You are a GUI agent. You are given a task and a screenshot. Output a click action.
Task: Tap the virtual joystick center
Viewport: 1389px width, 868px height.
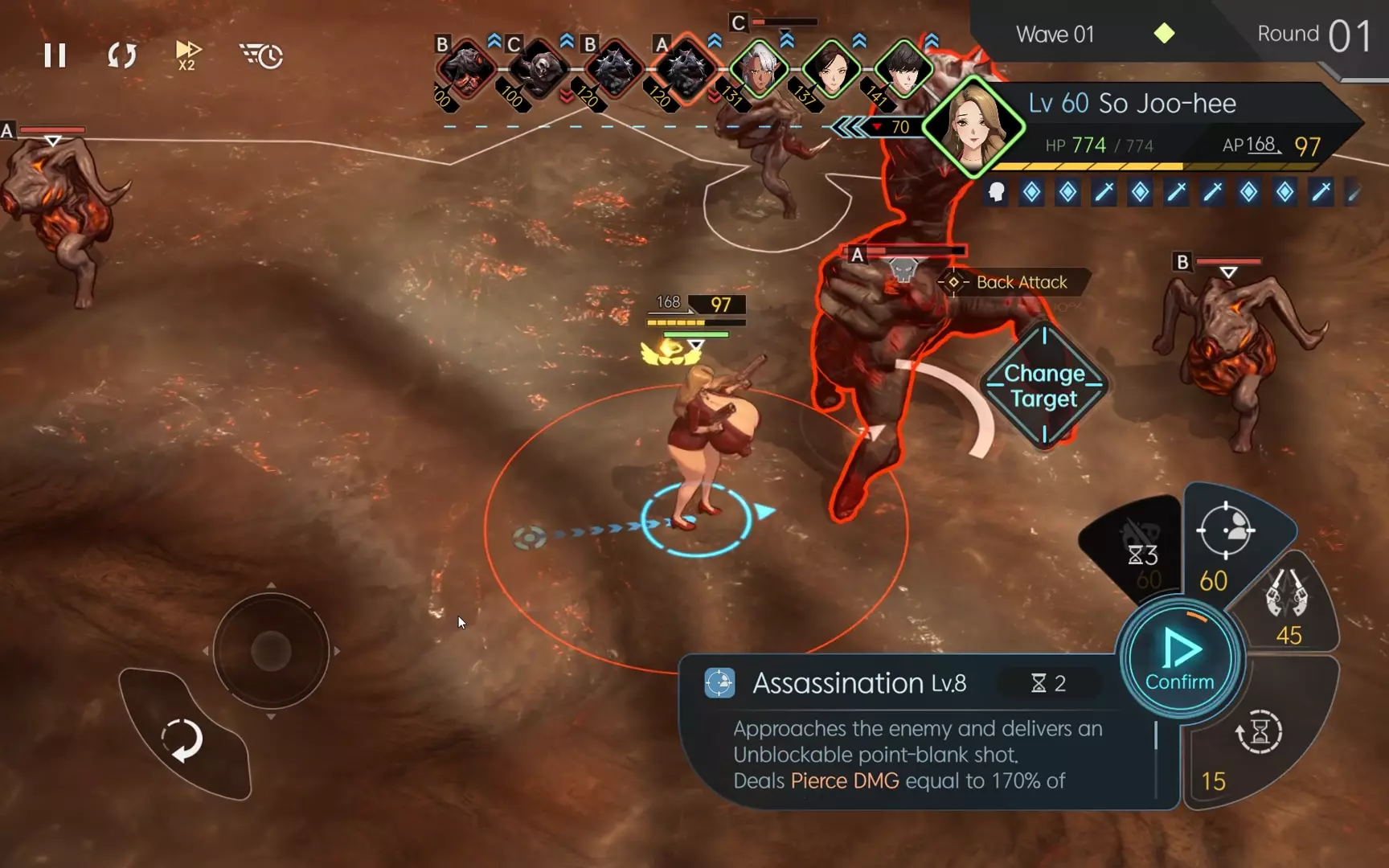tap(271, 650)
